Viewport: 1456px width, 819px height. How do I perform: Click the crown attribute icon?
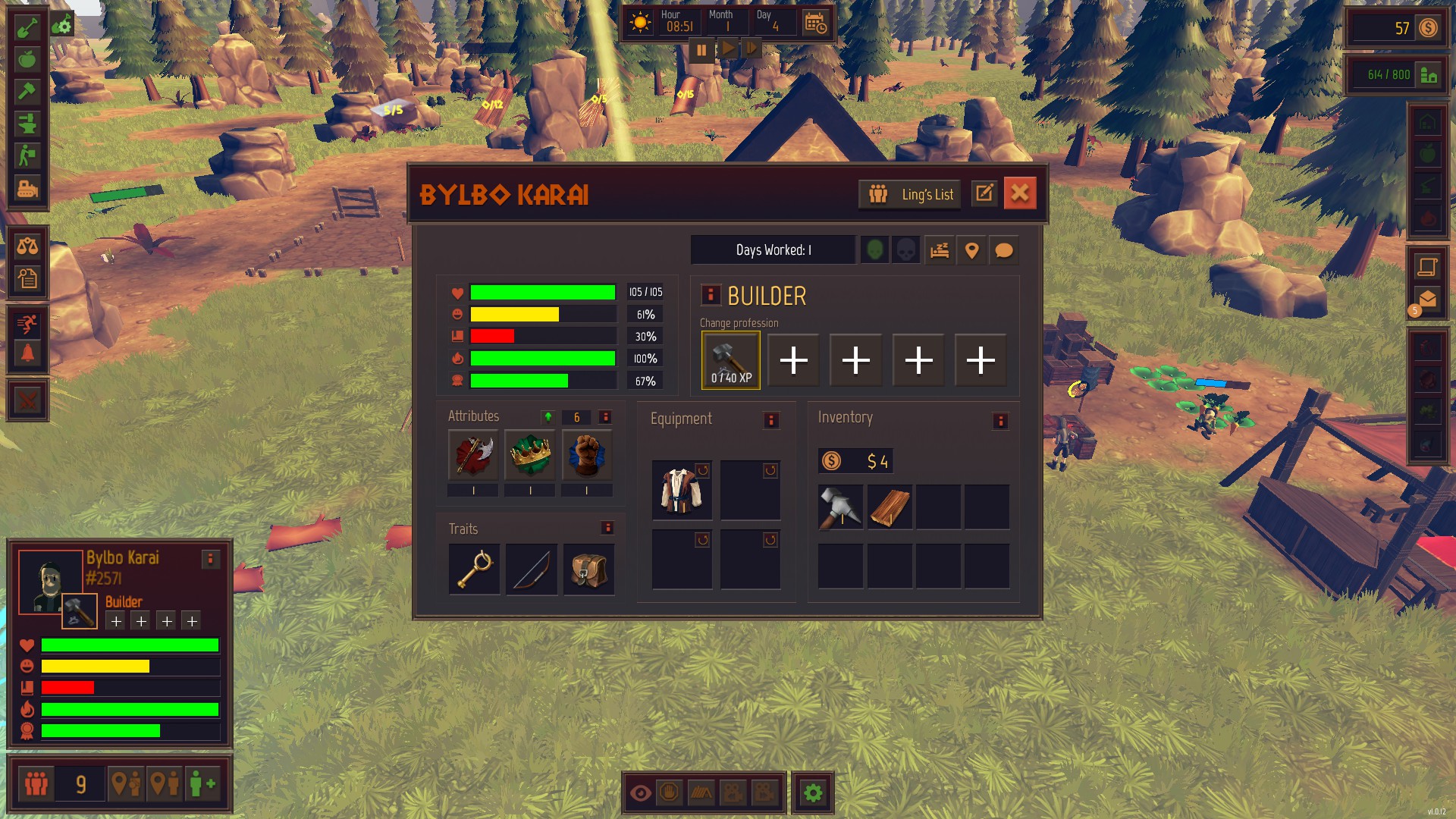click(x=530, y=455)
